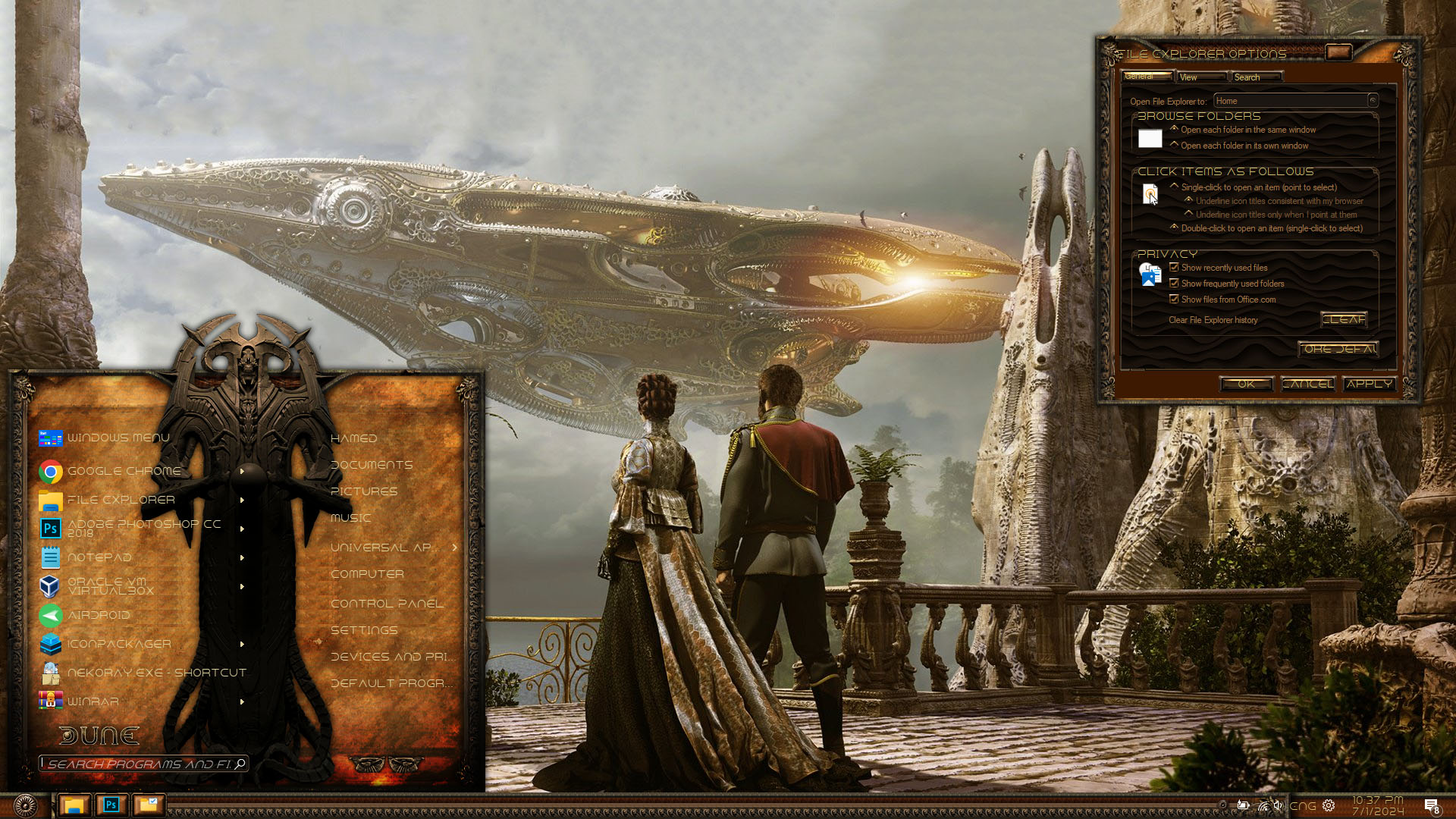Launch Adobe Photoshop CC 2018 entry

pos(143,529)
